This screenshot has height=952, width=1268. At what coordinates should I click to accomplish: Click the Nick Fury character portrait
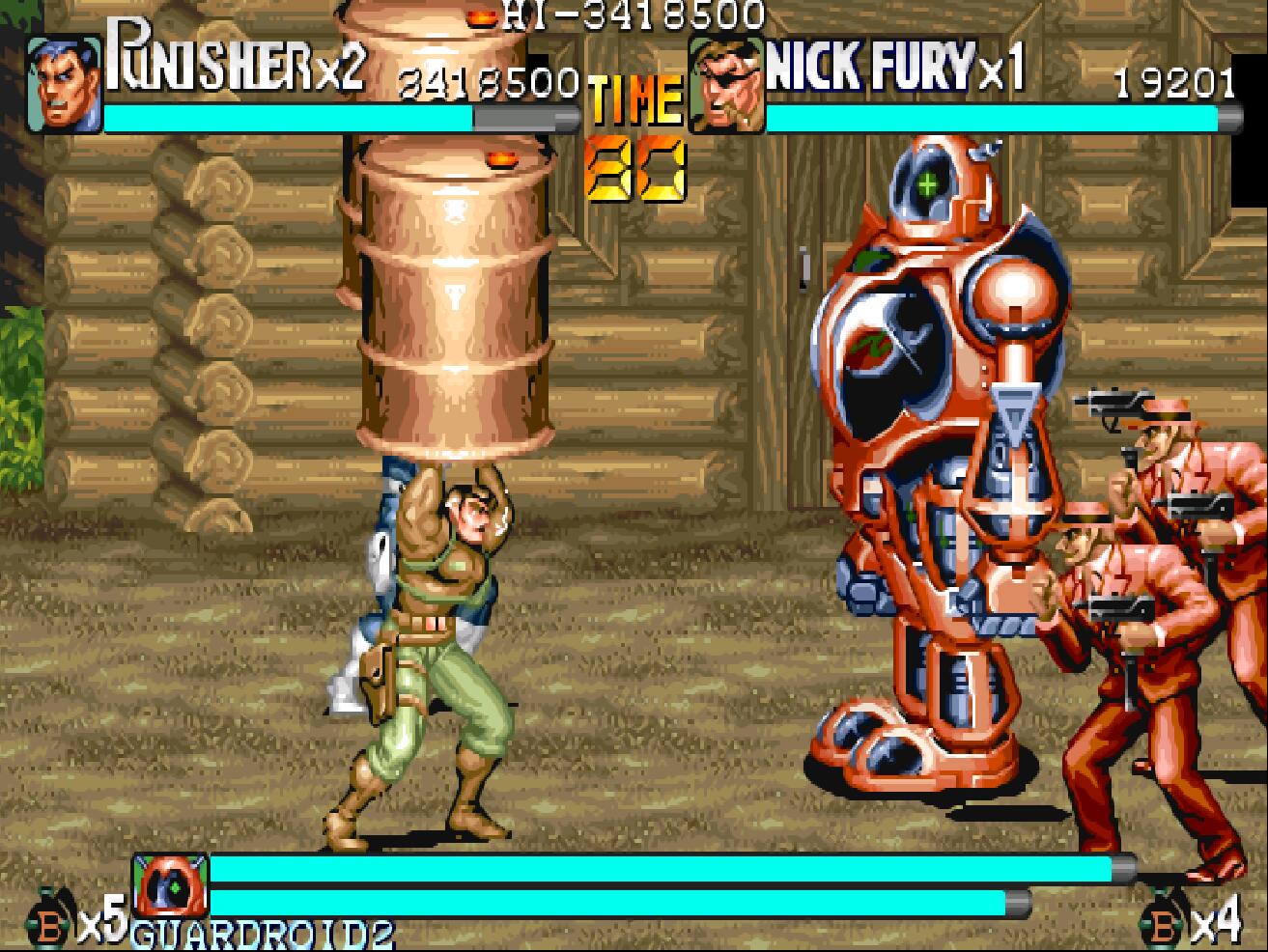pyautogui.click(x=726, y=86)
